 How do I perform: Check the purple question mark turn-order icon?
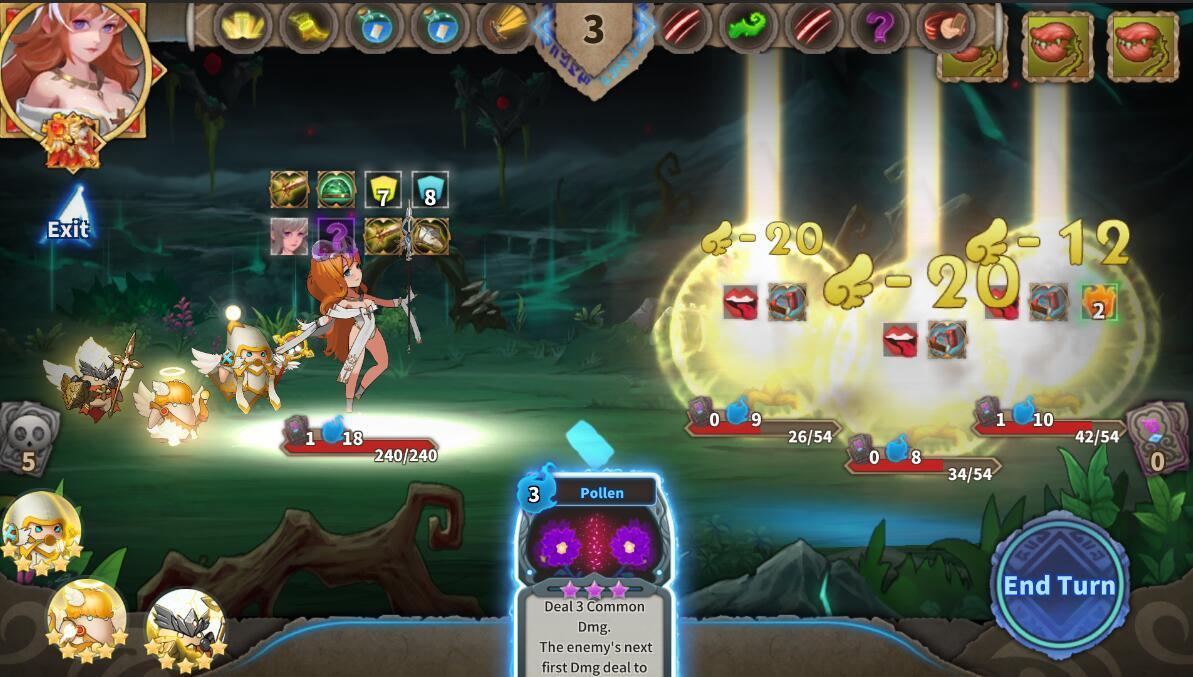[x=877, y=27]
